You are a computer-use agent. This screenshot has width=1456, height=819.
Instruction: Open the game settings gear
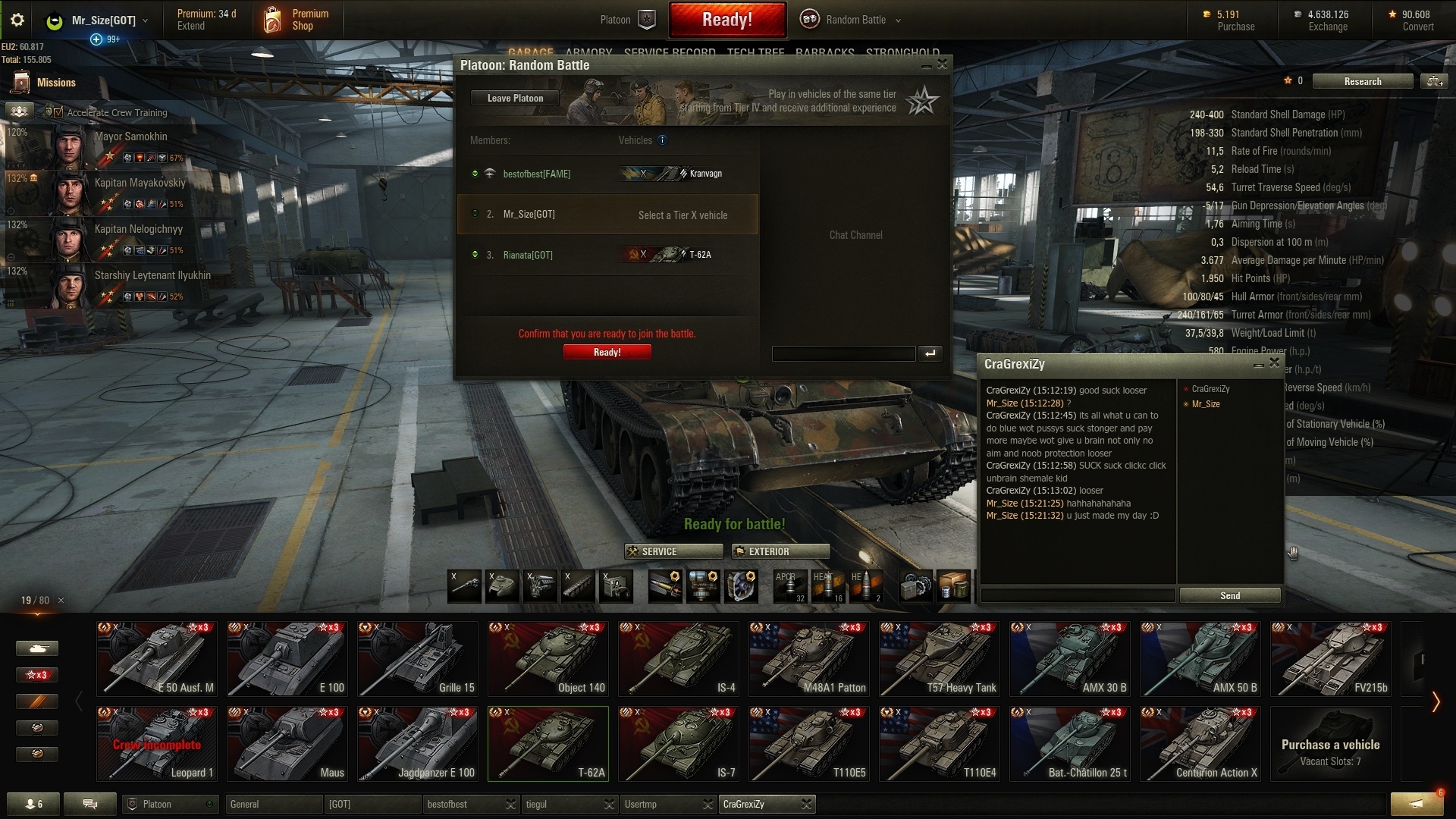click(17, 20)
